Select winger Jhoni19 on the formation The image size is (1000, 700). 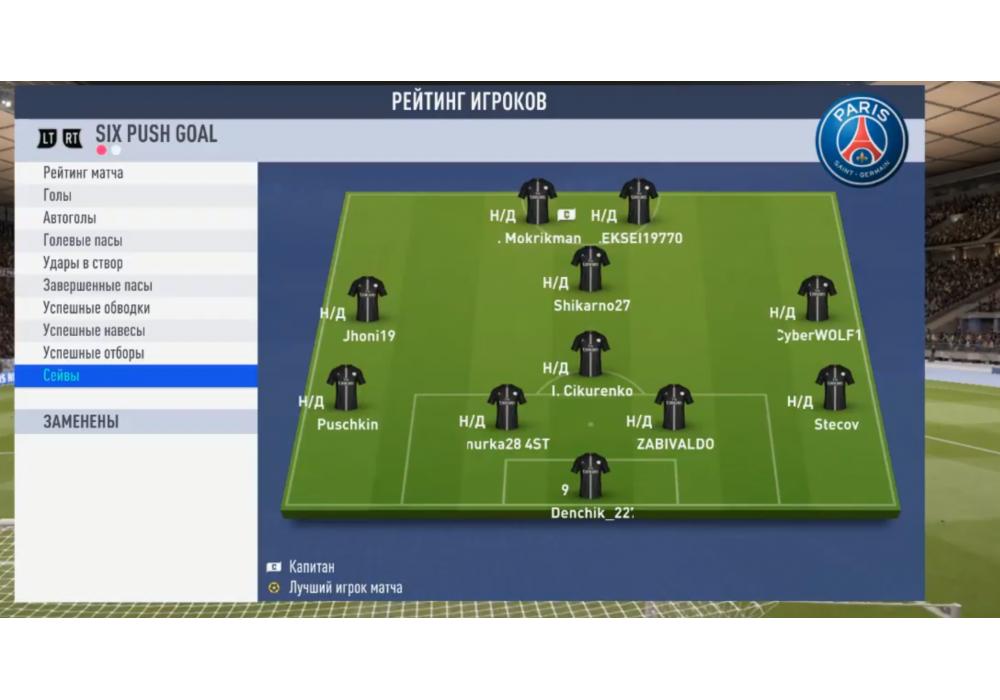pyautogui.click(x=367, y=300)
